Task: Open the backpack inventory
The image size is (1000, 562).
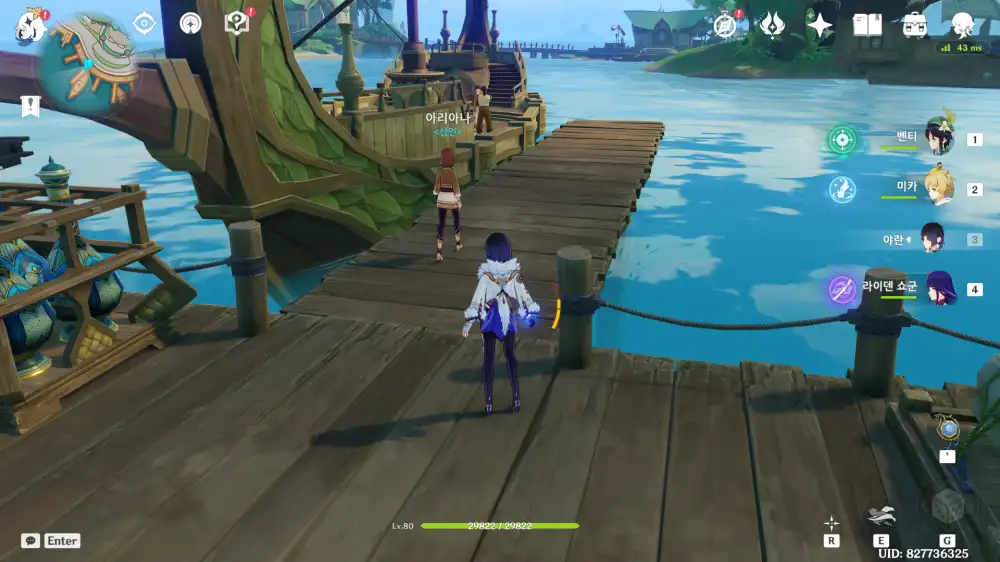Action: pos(914,25)
